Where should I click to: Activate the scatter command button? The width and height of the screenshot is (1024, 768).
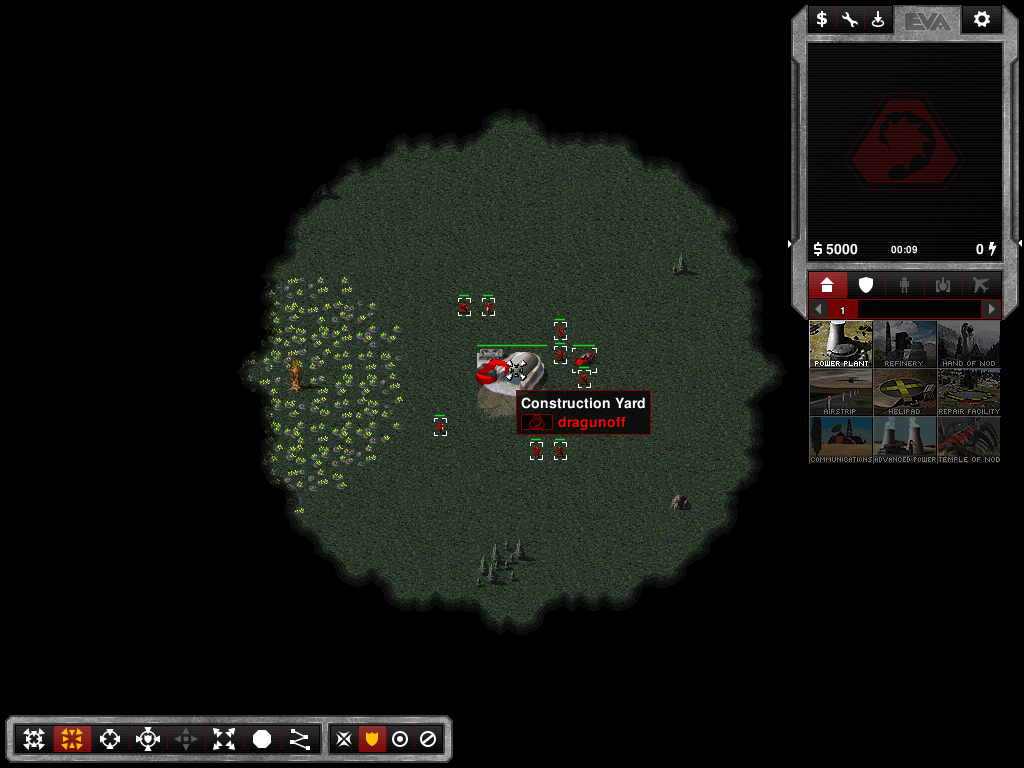point(224,739)
